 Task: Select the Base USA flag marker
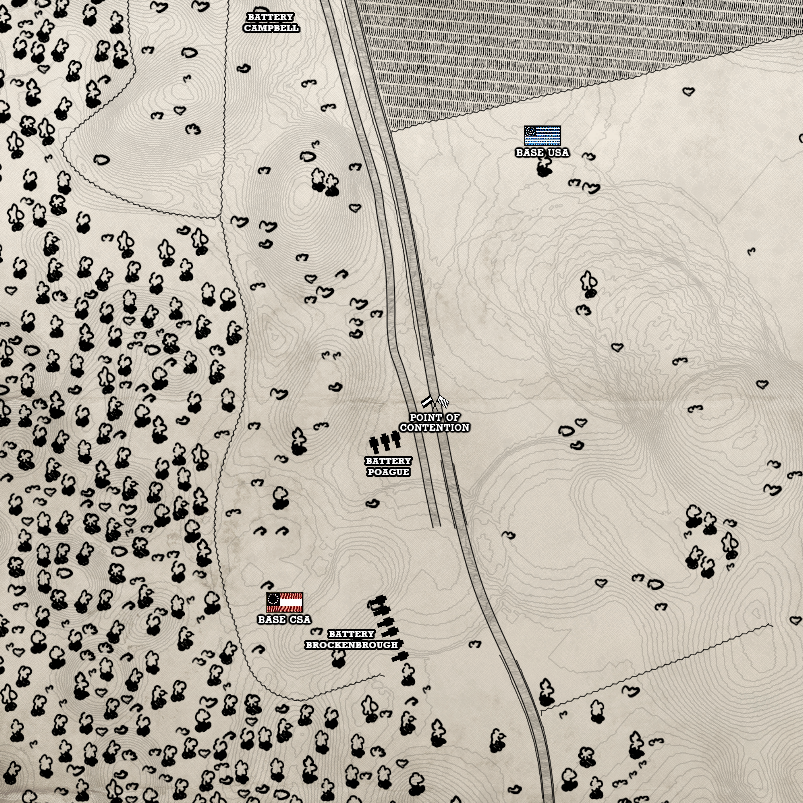(x=542, y=136)
